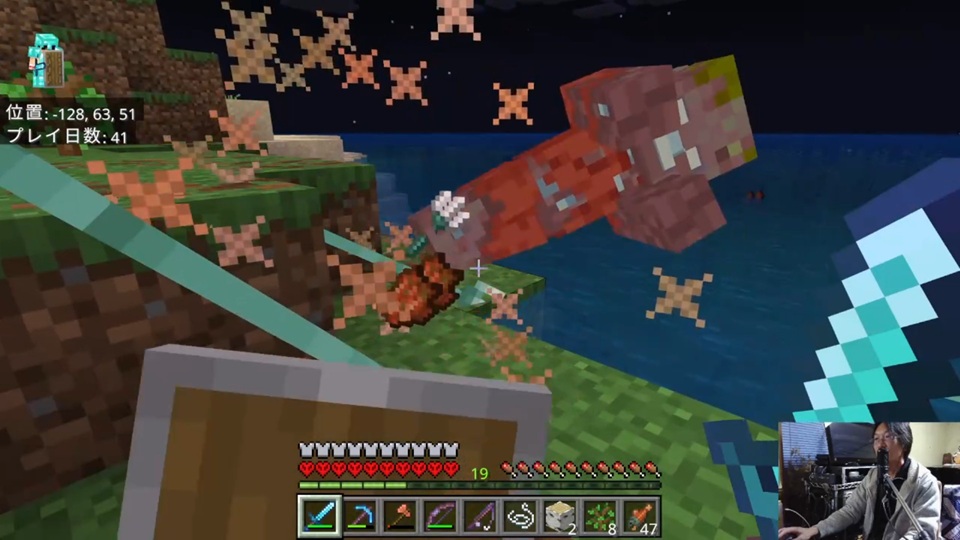Image resolution: width=960 pixels, height=540 pixels.
Task: Switch to the copper axe slot
Action: tap(399, 516)
